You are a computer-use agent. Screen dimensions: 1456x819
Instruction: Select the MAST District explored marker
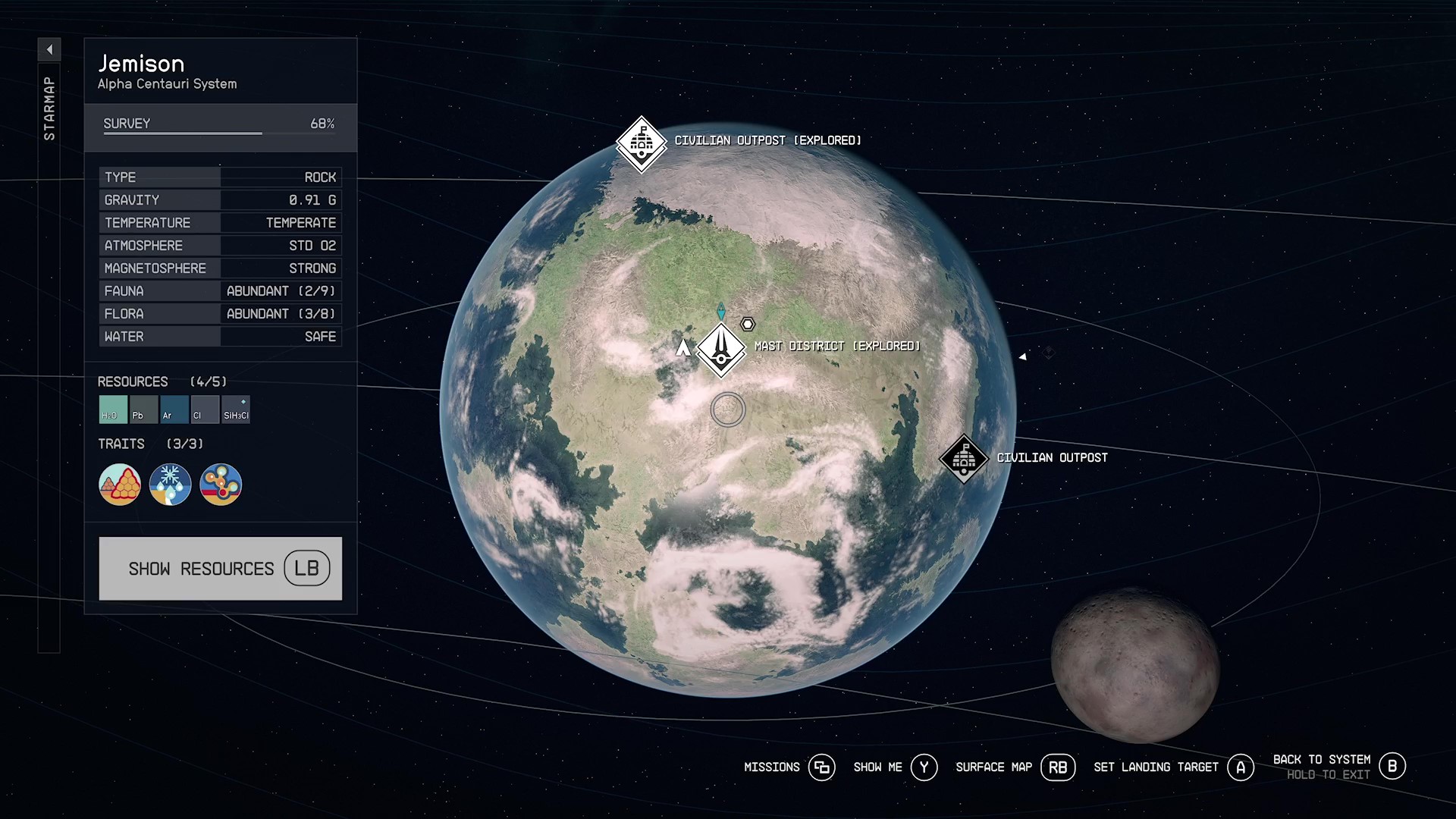[x=721, y=350]
